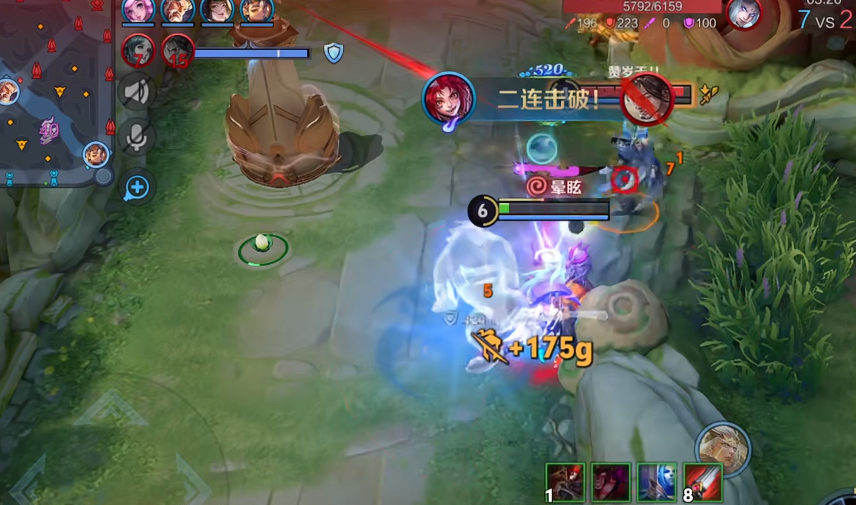This screenshot has width=856, height=505.
Task: Select the white-bearded elder teammate portrait
Action: point(177,10)
